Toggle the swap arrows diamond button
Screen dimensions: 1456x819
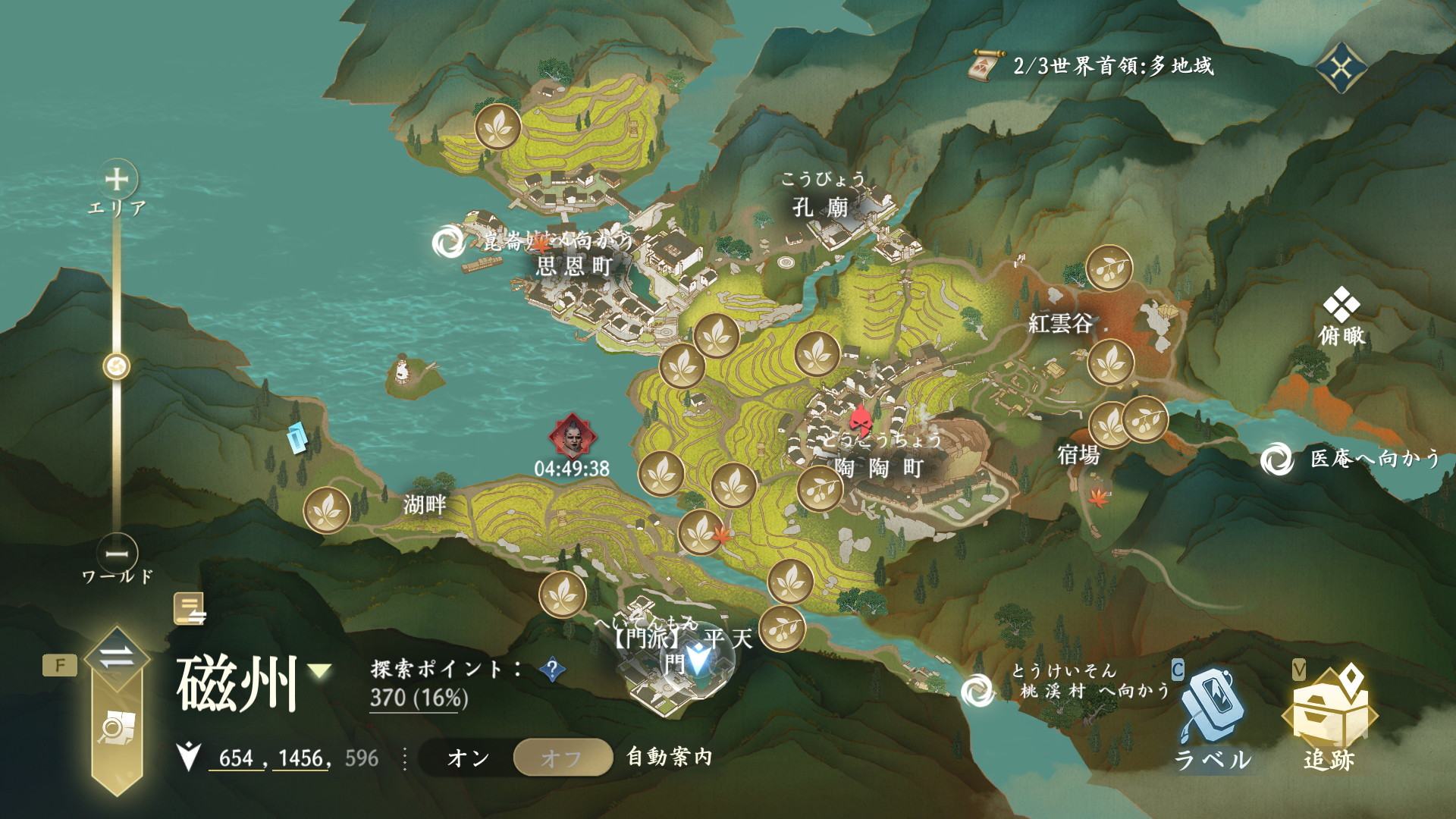(x=117, y=657)
